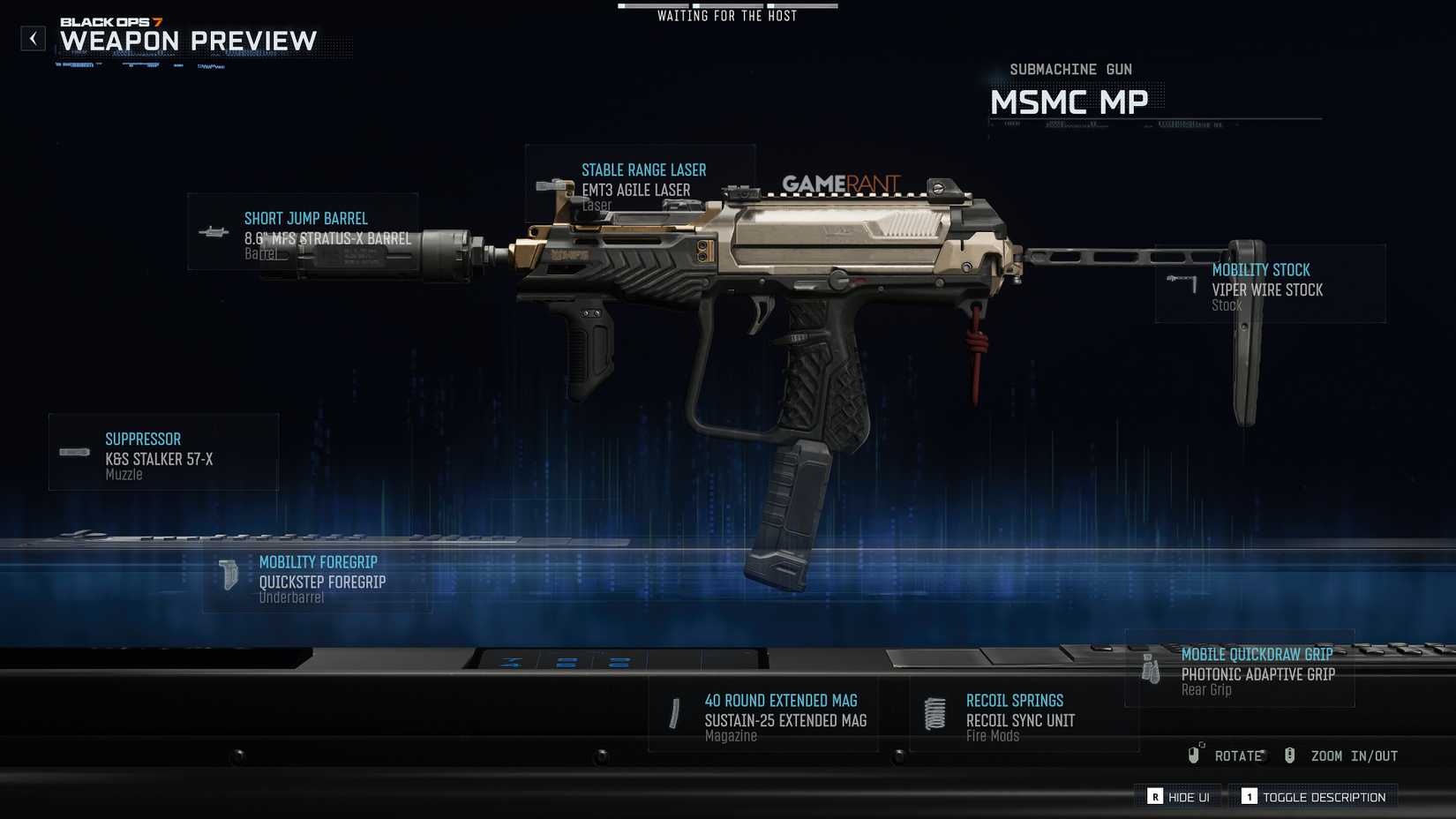Click the Zoom In/Out mouse indicator
This screenshot has height=819, width=1456.
click(x=1290, y=755)
